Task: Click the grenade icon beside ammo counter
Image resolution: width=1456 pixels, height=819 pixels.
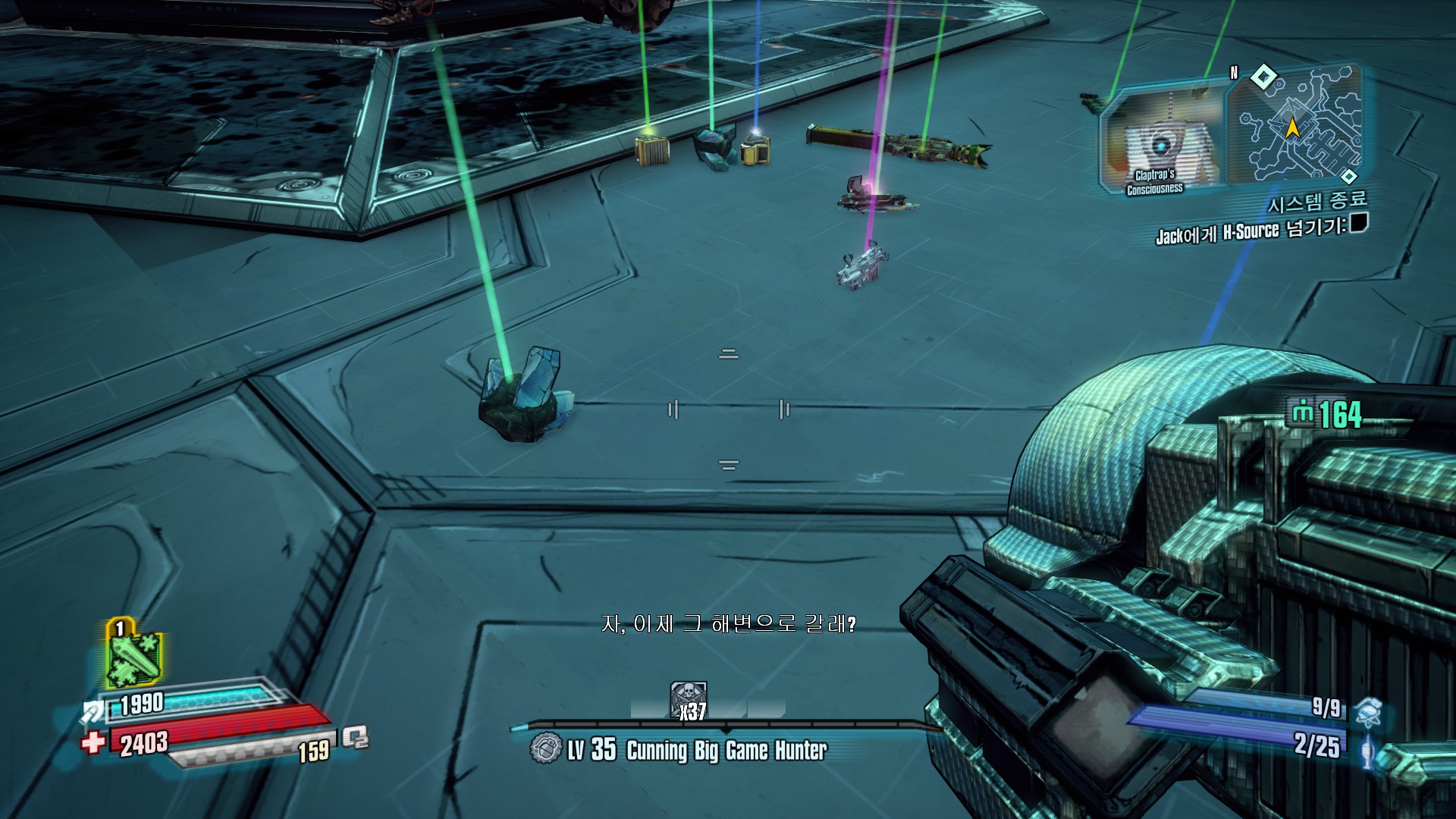Action: pos(1368,713)
